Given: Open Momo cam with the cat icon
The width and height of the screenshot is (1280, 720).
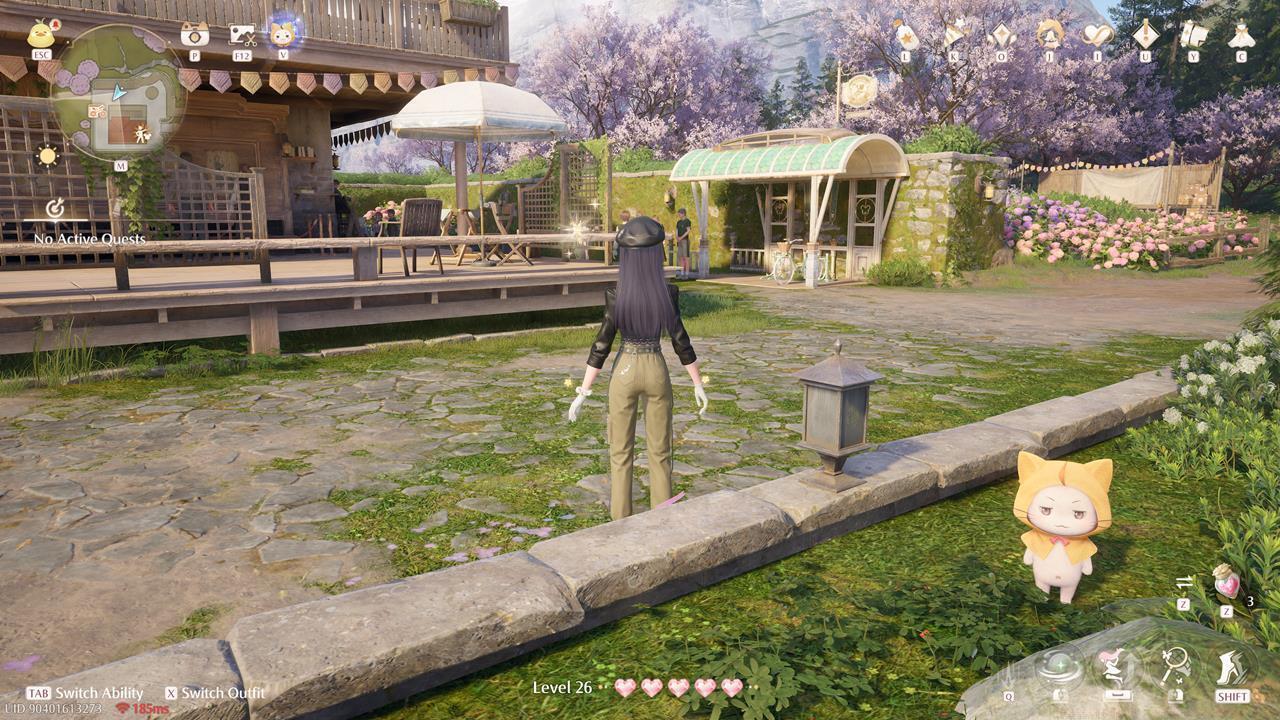Looking at the screenshot, I should (282, 35).
